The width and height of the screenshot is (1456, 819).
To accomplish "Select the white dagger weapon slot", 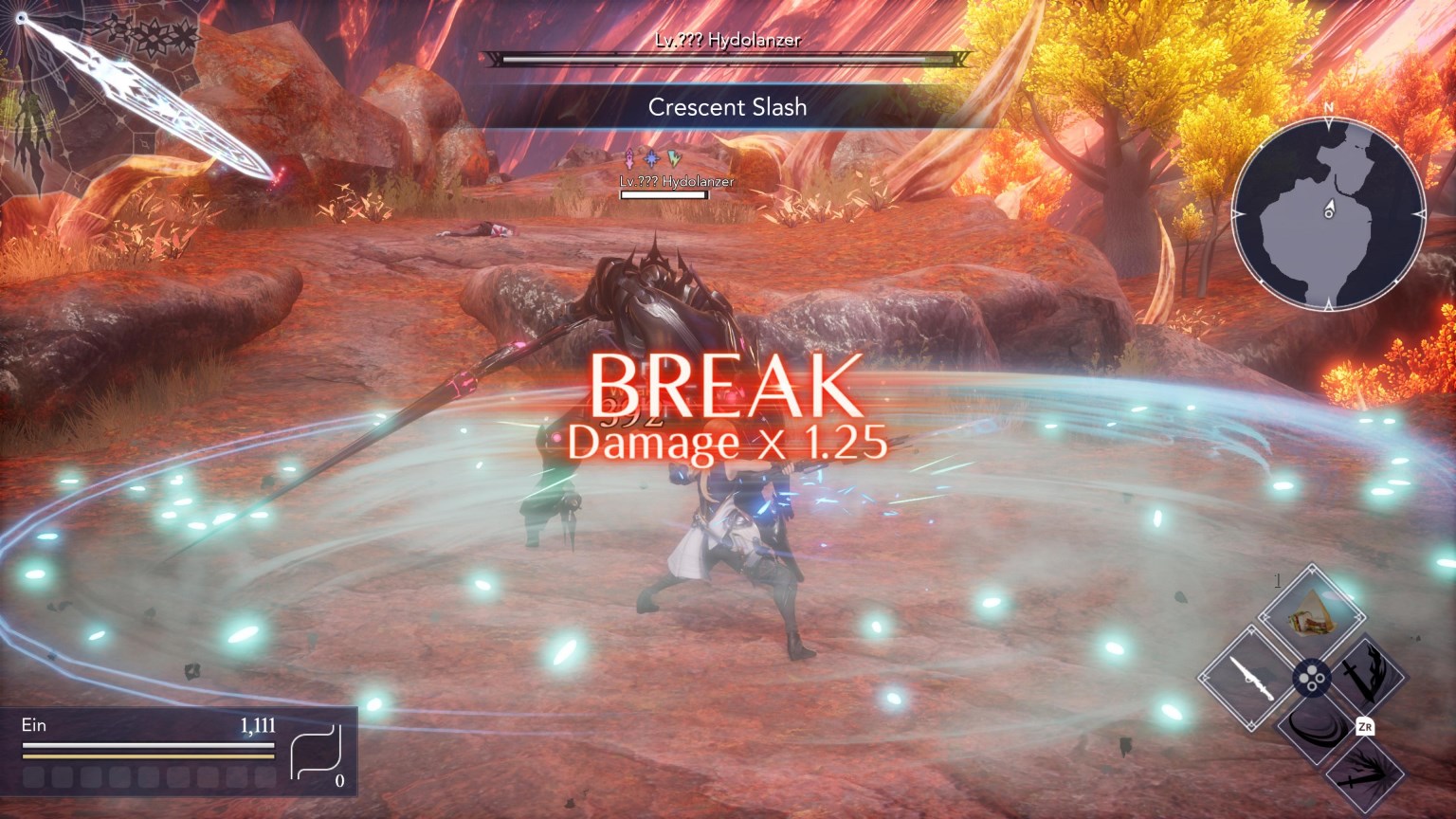I will [1247, 679].
